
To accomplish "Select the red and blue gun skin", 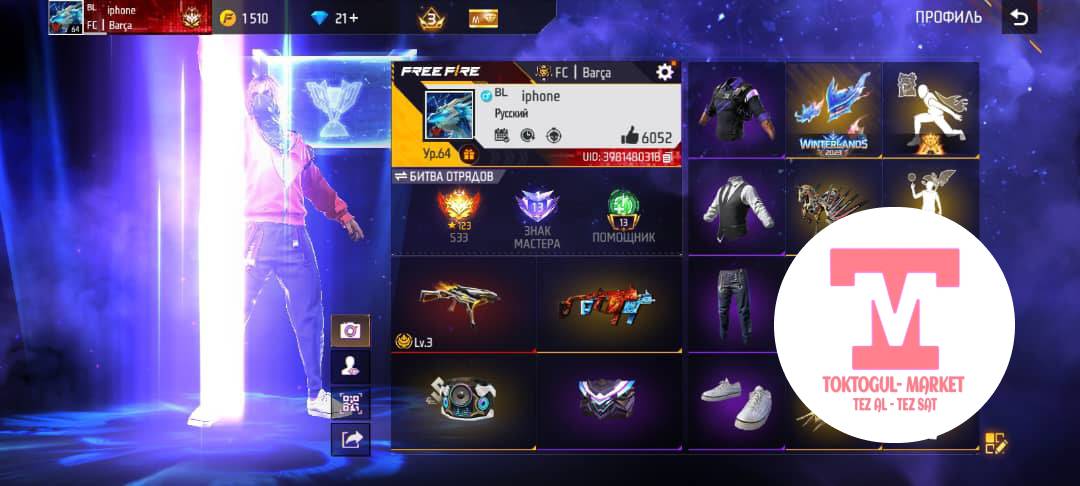I will pos(609,303).
